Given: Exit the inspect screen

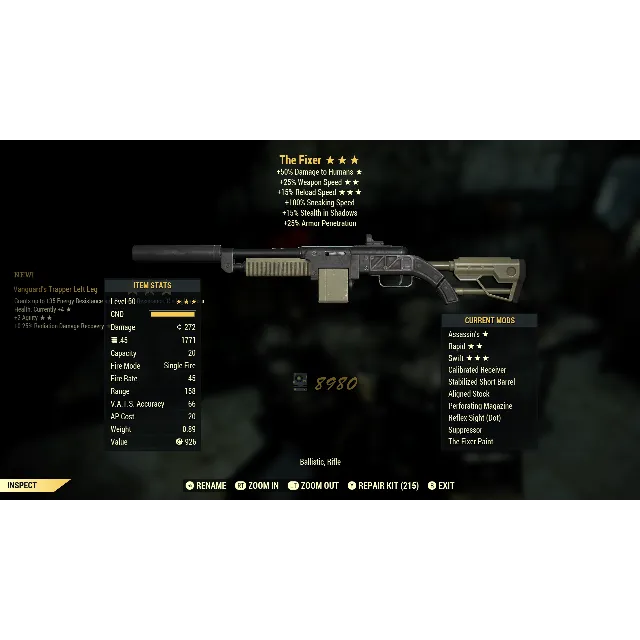Looking at the screenshot, I should 441,486.
